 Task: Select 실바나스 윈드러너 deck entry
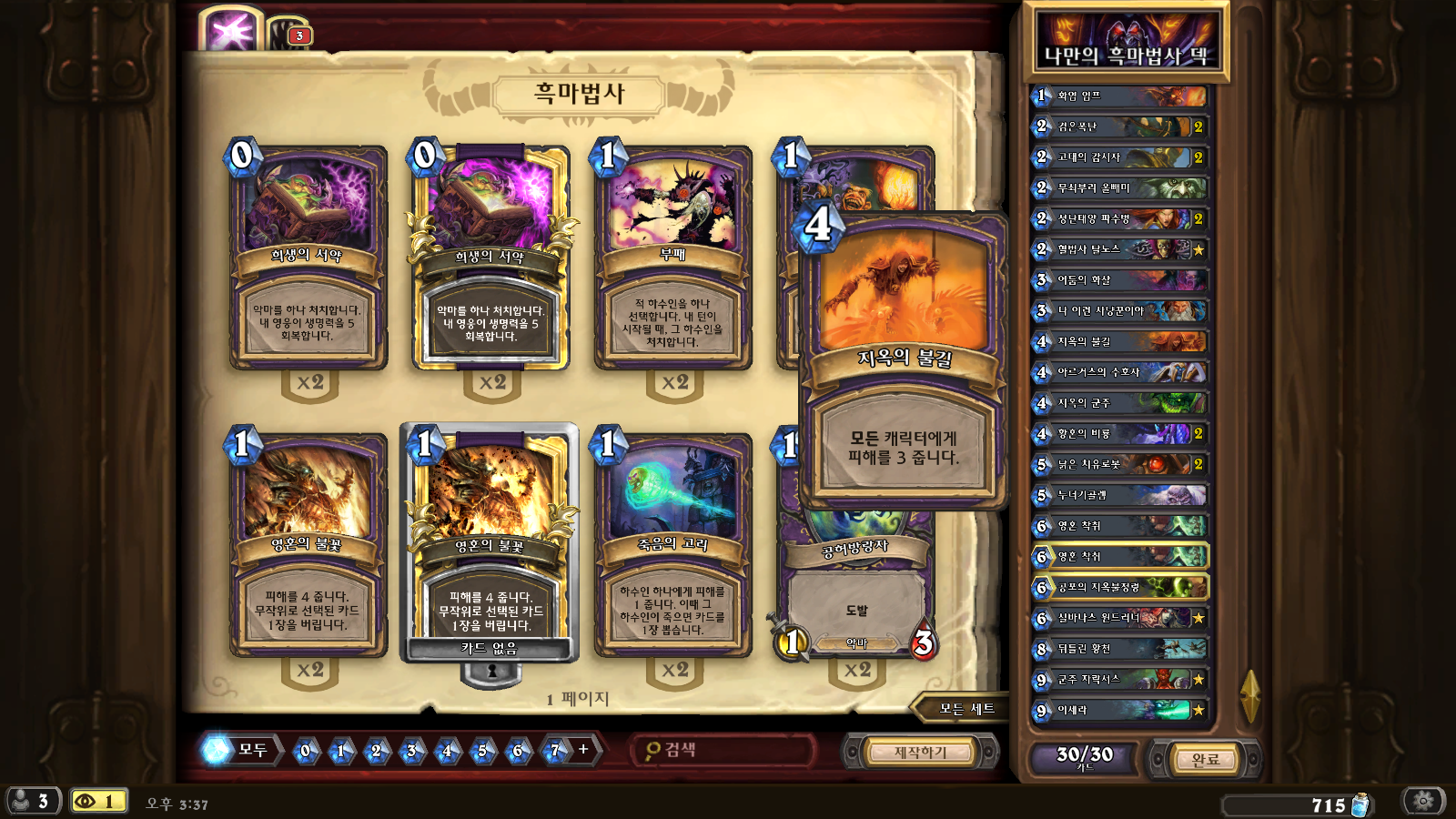coord(1119,618)
